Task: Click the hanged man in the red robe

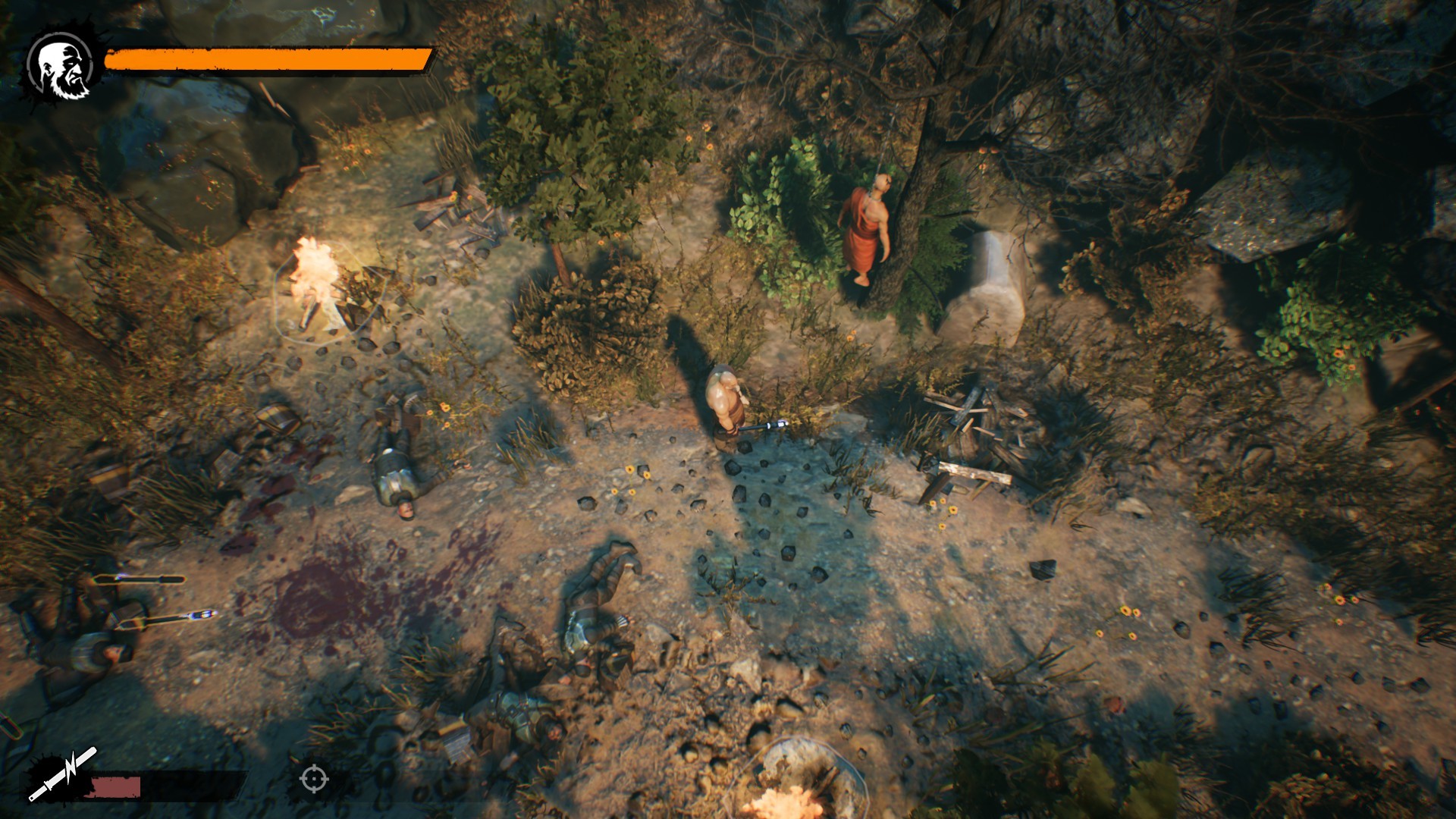Action: 867,227
